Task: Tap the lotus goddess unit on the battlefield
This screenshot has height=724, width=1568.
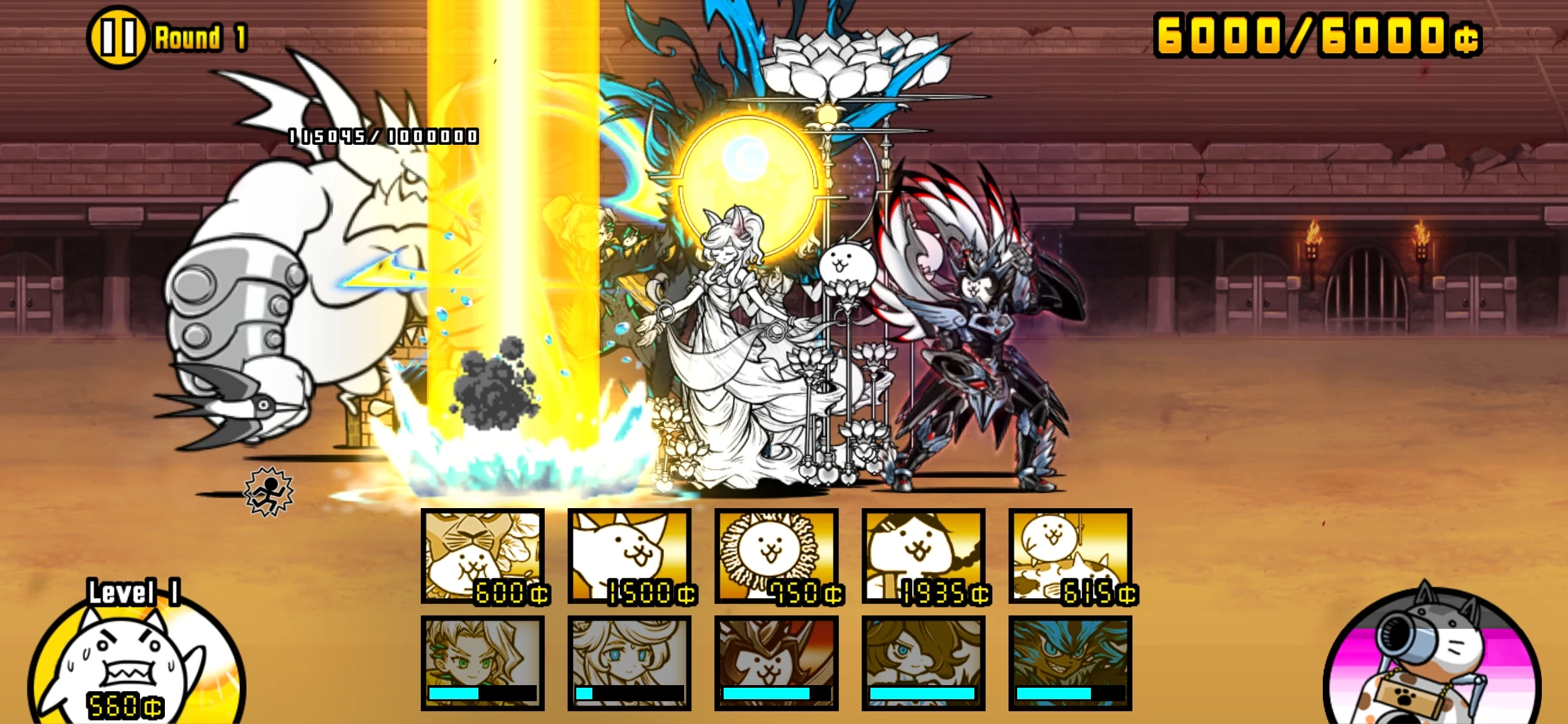Action: point(744,335)
